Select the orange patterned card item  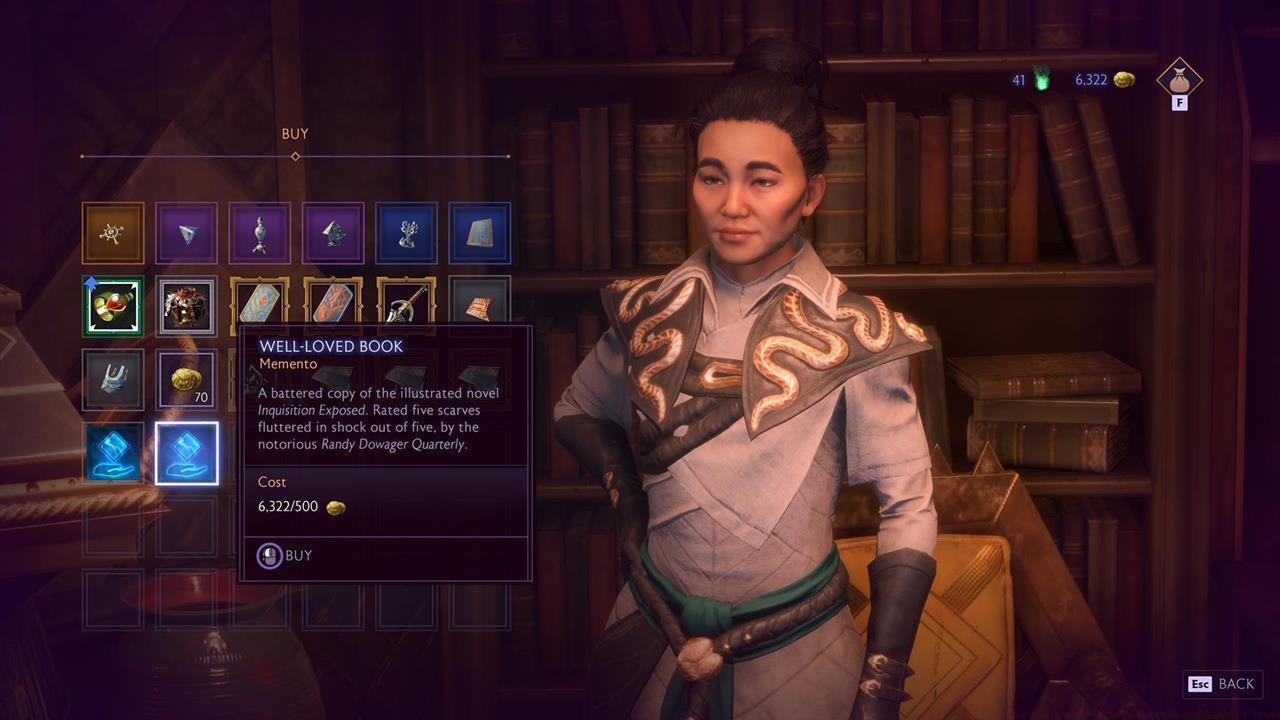(x=333, y=305)
